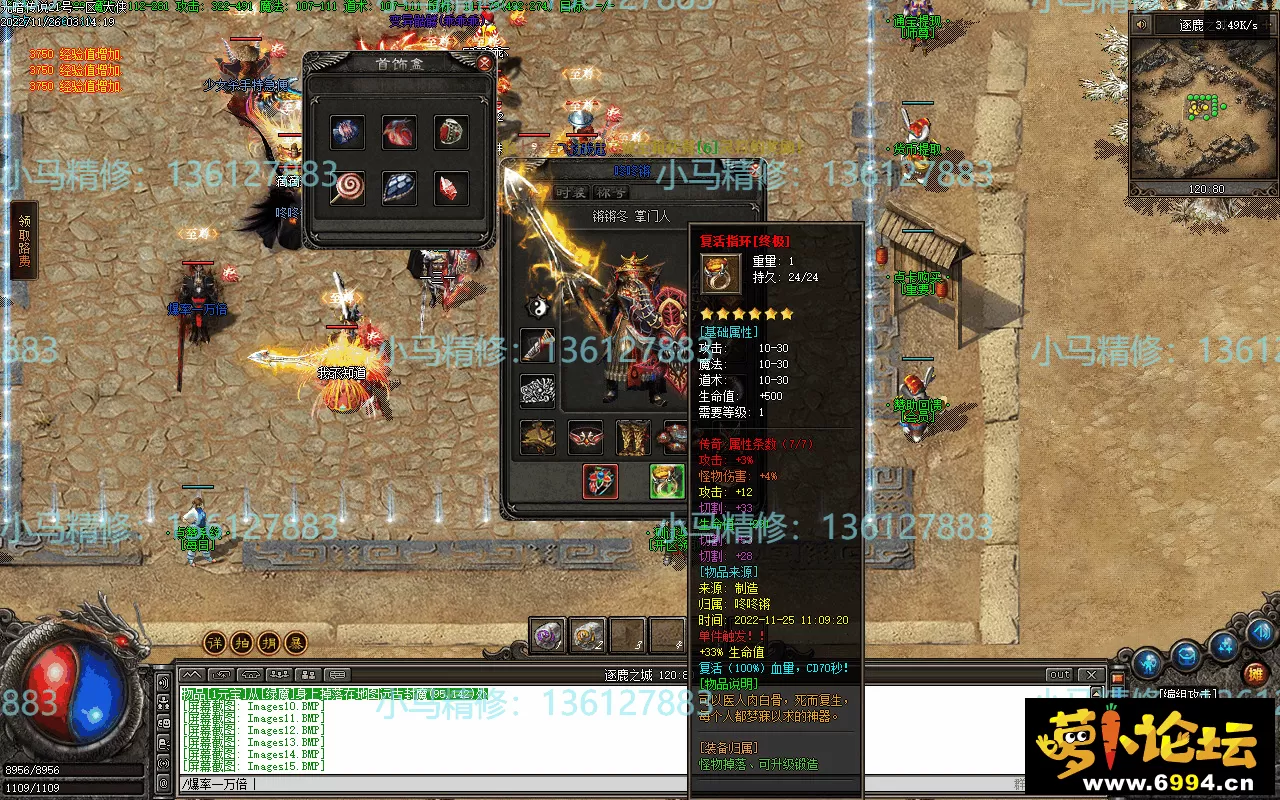Click the round 暴 button
This screenshot has height=800, width=1280.
tap(295, 642)
